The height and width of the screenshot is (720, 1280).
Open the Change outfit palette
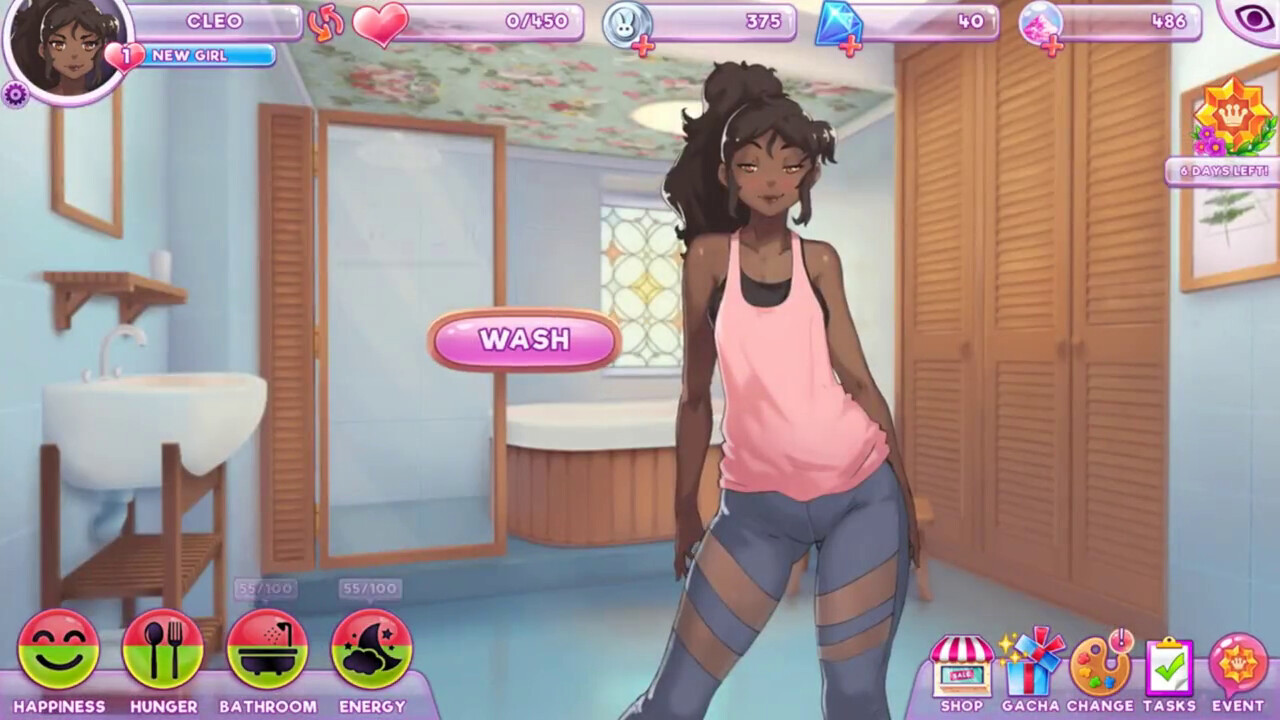coord(1099,668)
